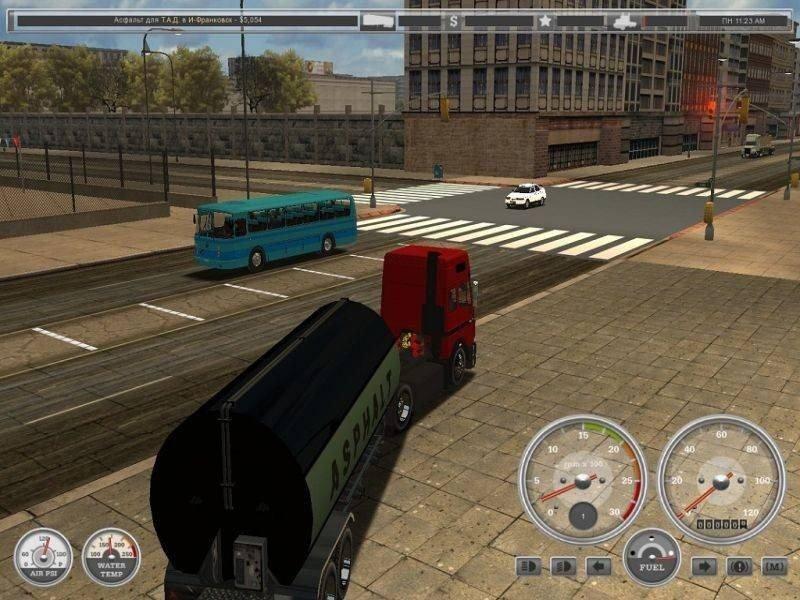Screen dimensions: 800x600
Task: Open the dollar sign money panel
Action: 454,20
